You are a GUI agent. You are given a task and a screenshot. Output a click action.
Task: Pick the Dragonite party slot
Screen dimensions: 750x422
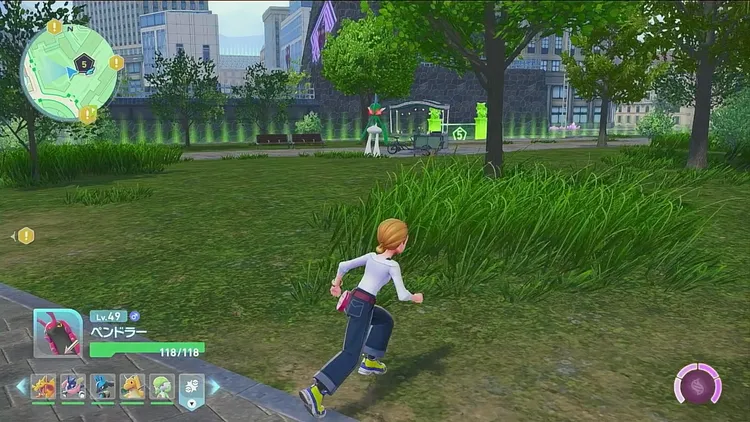click(132, 387)
